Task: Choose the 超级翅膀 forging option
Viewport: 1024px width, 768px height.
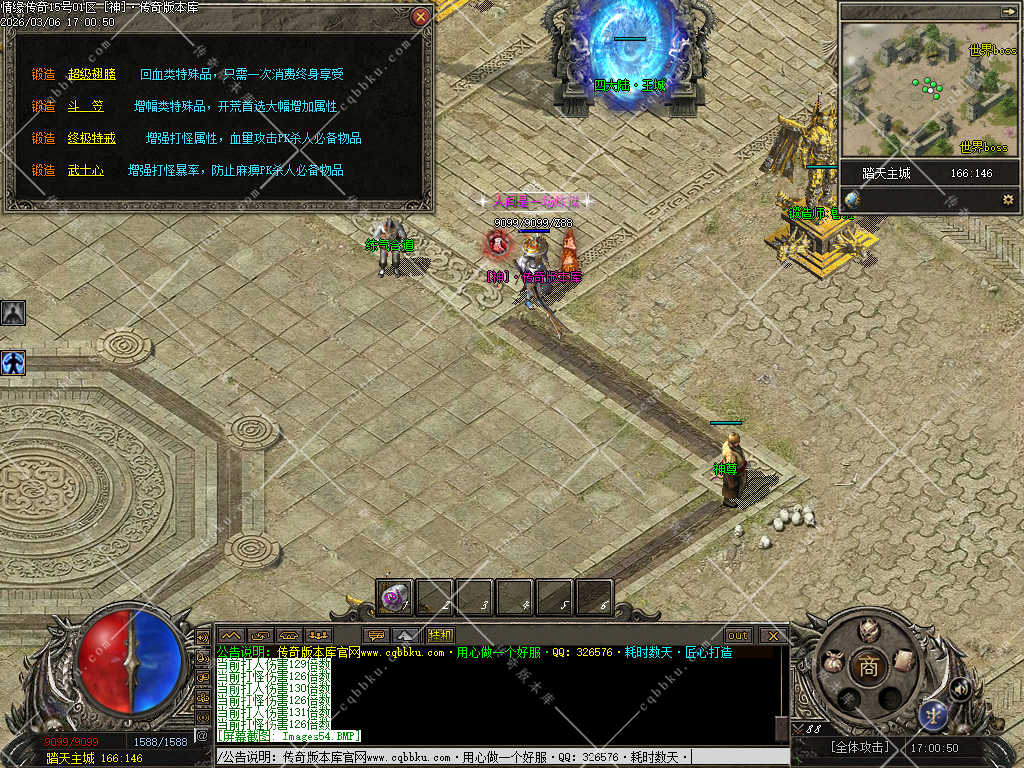Action: pyautogui.click(x=91, y=74)
